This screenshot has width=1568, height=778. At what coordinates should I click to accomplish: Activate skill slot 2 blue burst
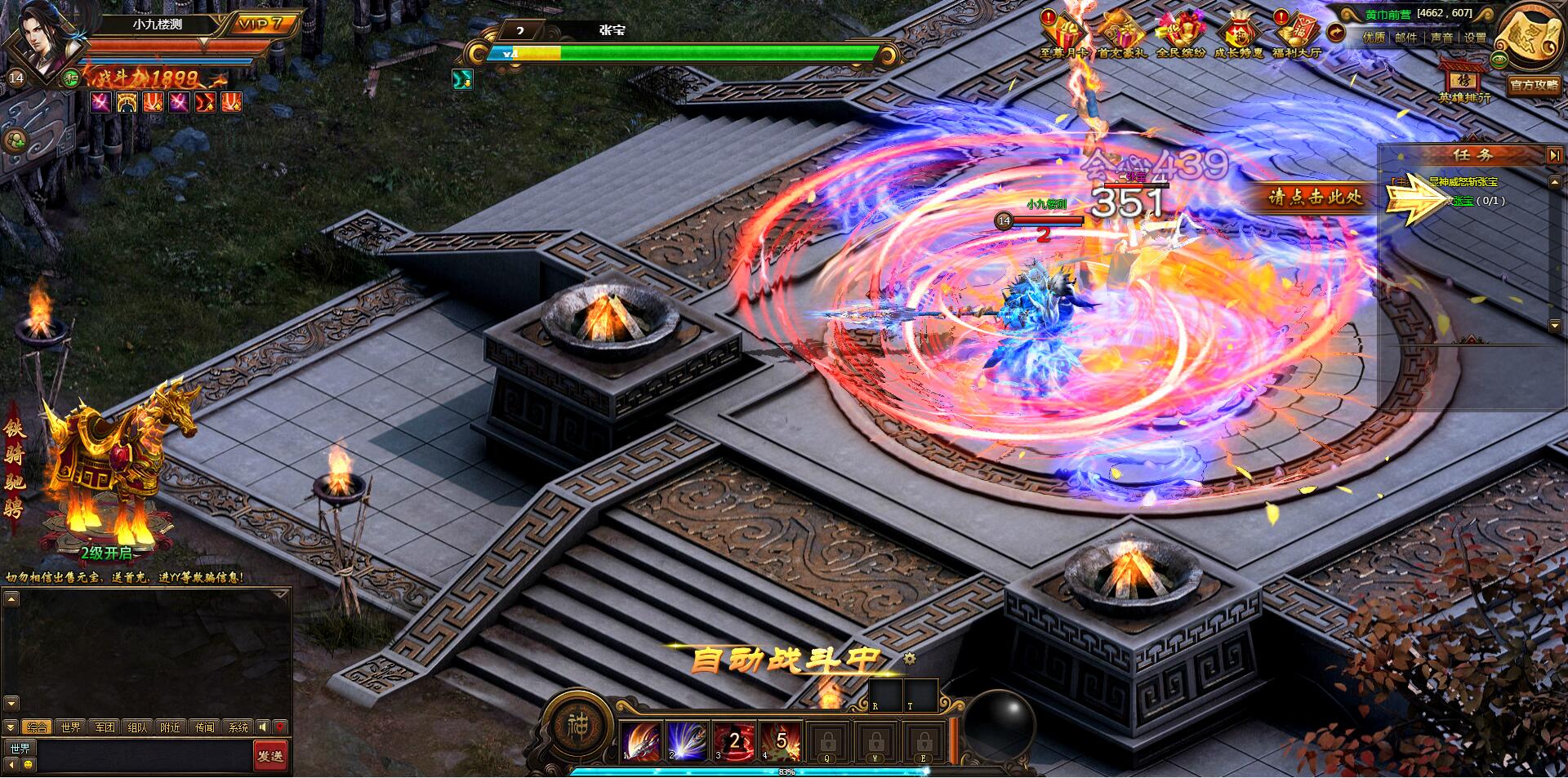pos(688,741)
